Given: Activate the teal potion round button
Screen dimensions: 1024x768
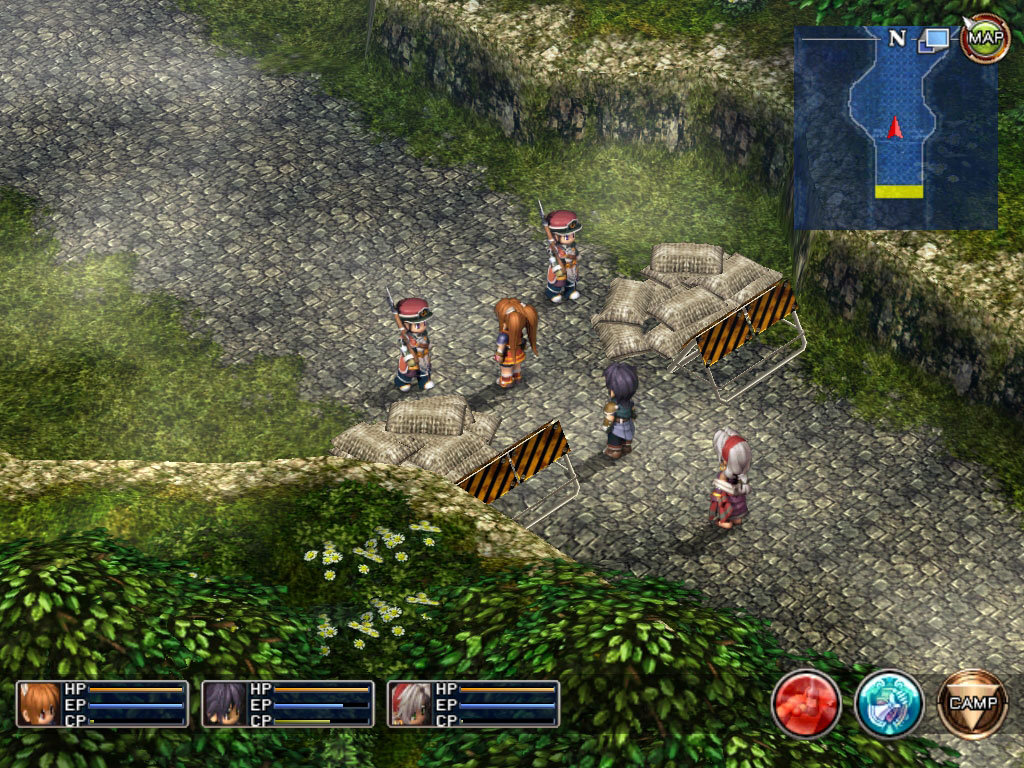Looking at the screenshot, I should tap(888, 704).
